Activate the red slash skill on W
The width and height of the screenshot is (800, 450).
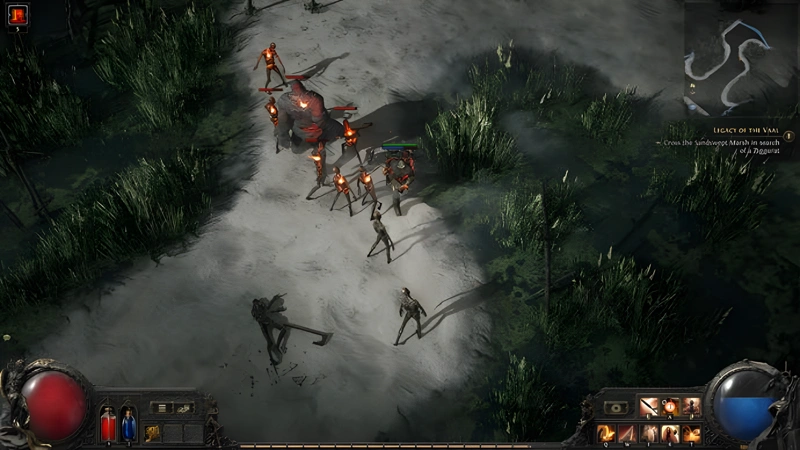627,432
